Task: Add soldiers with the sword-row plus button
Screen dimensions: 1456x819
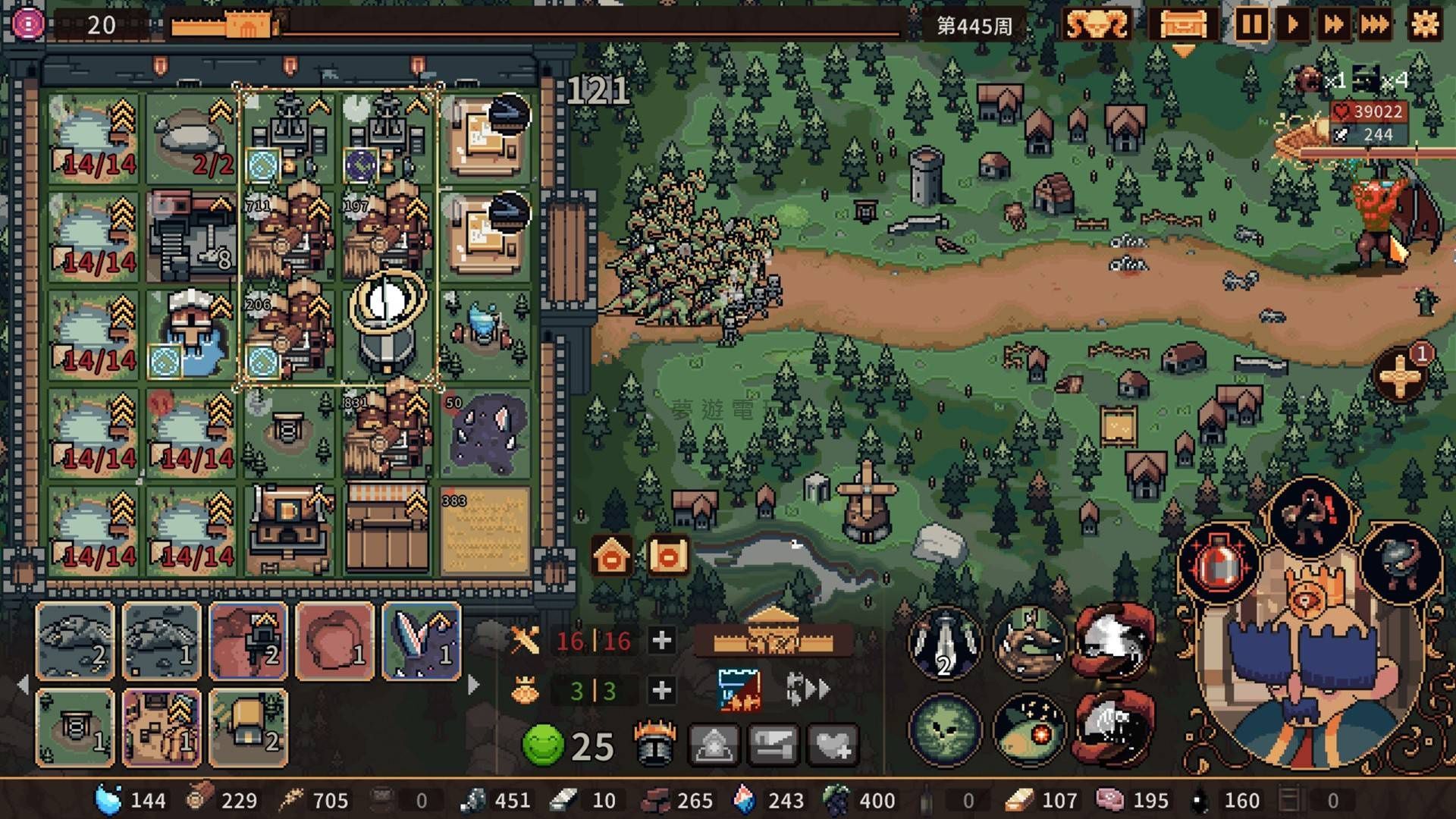Action: (x=661, y=641)
